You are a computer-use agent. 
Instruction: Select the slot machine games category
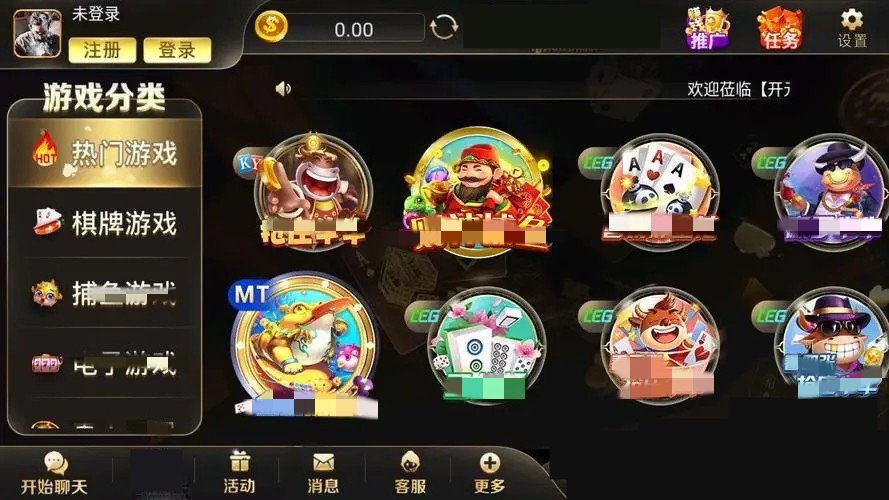pos(105,364)
